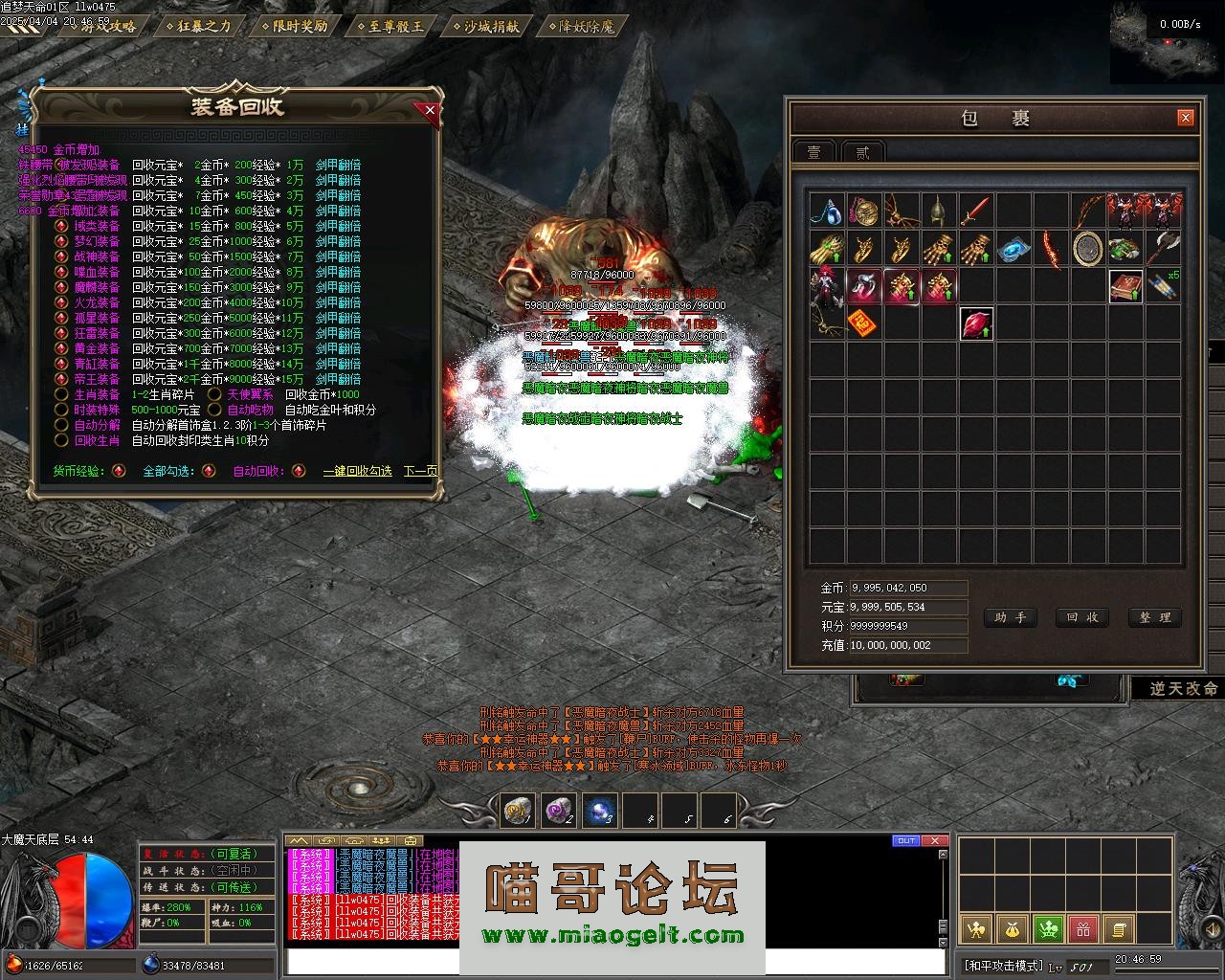Toggle the 全部勾选 select-all gem
The width and height of the screenshot is (1225, 980).
[x=209, y=471]
